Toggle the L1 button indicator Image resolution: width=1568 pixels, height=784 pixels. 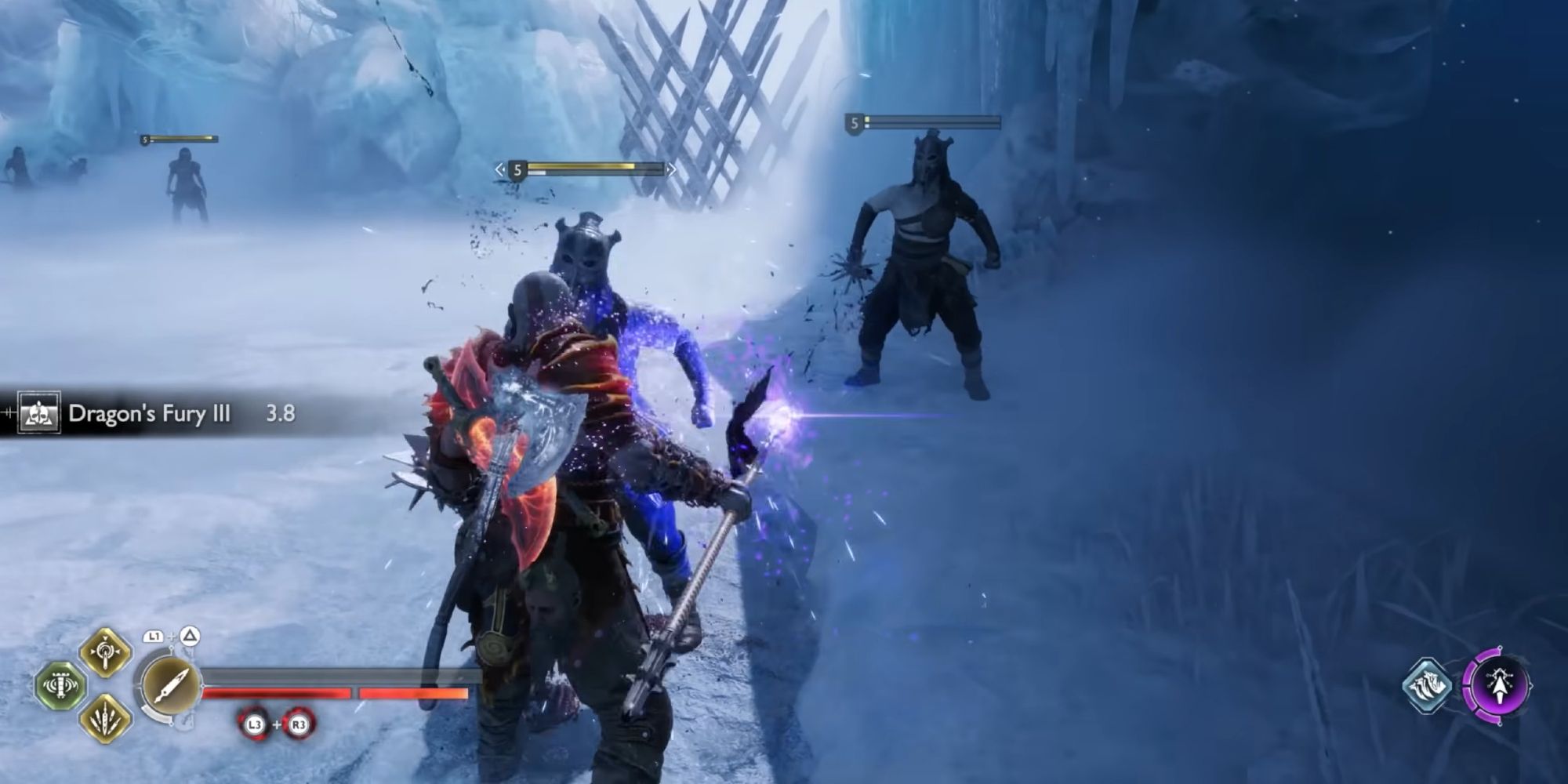pyautogui.click(x=154, y=637)
